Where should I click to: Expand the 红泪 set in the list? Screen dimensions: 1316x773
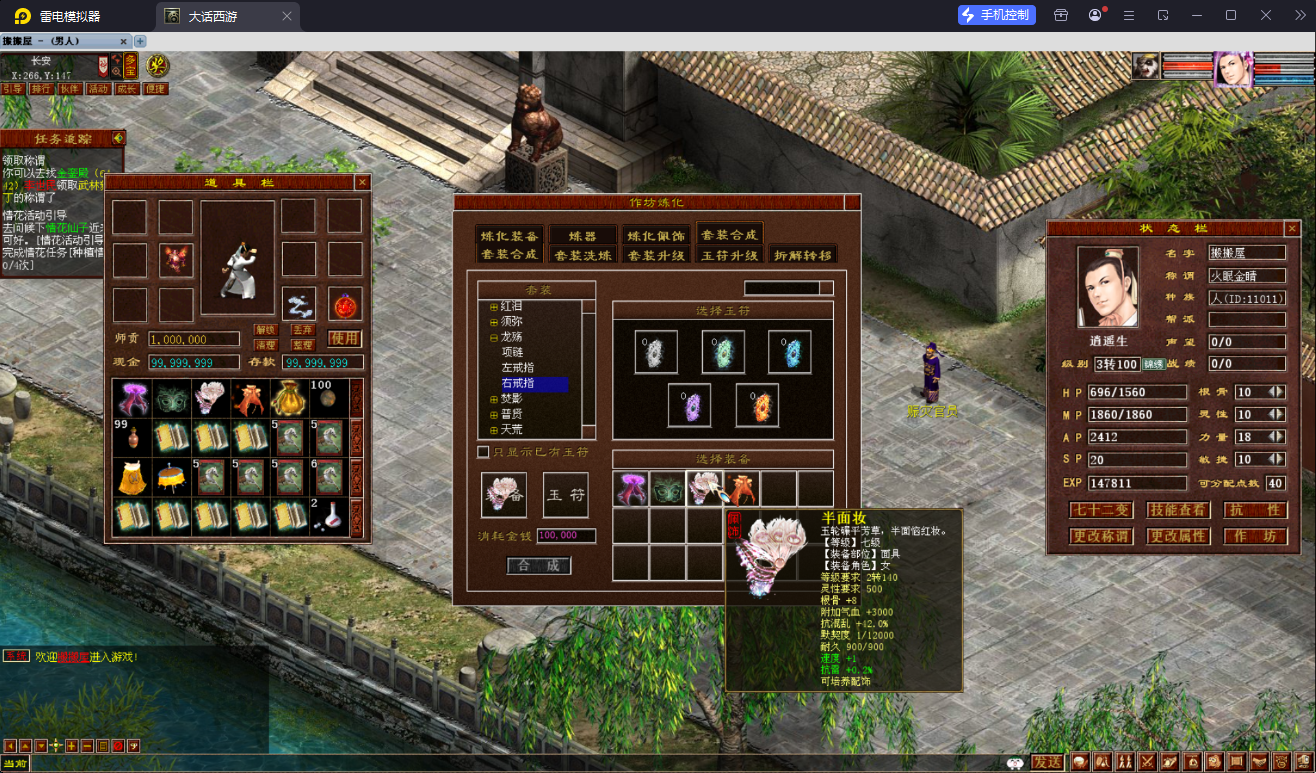tap(494, 306)
